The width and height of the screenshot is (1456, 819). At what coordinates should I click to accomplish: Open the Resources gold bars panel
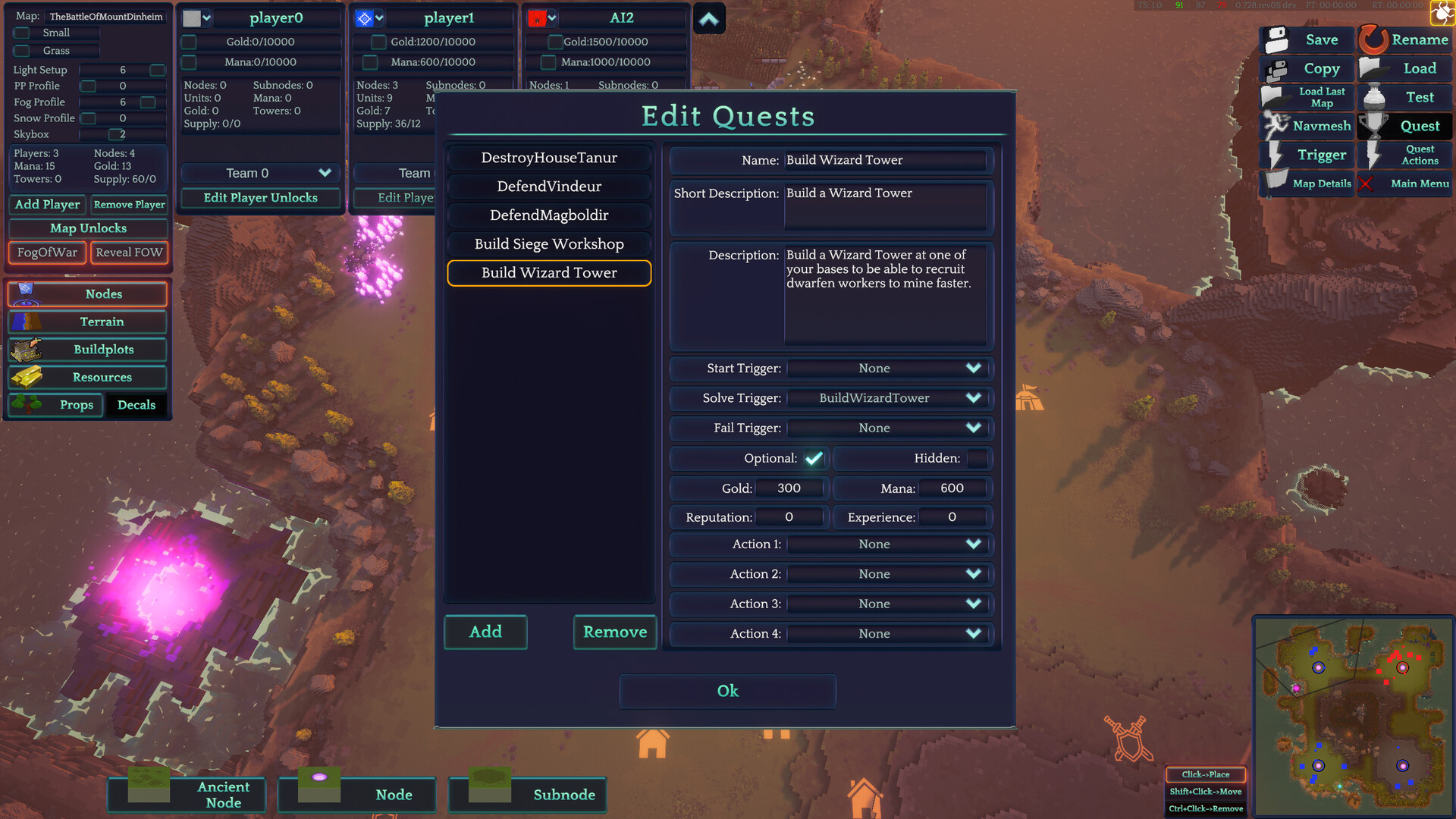28,377
